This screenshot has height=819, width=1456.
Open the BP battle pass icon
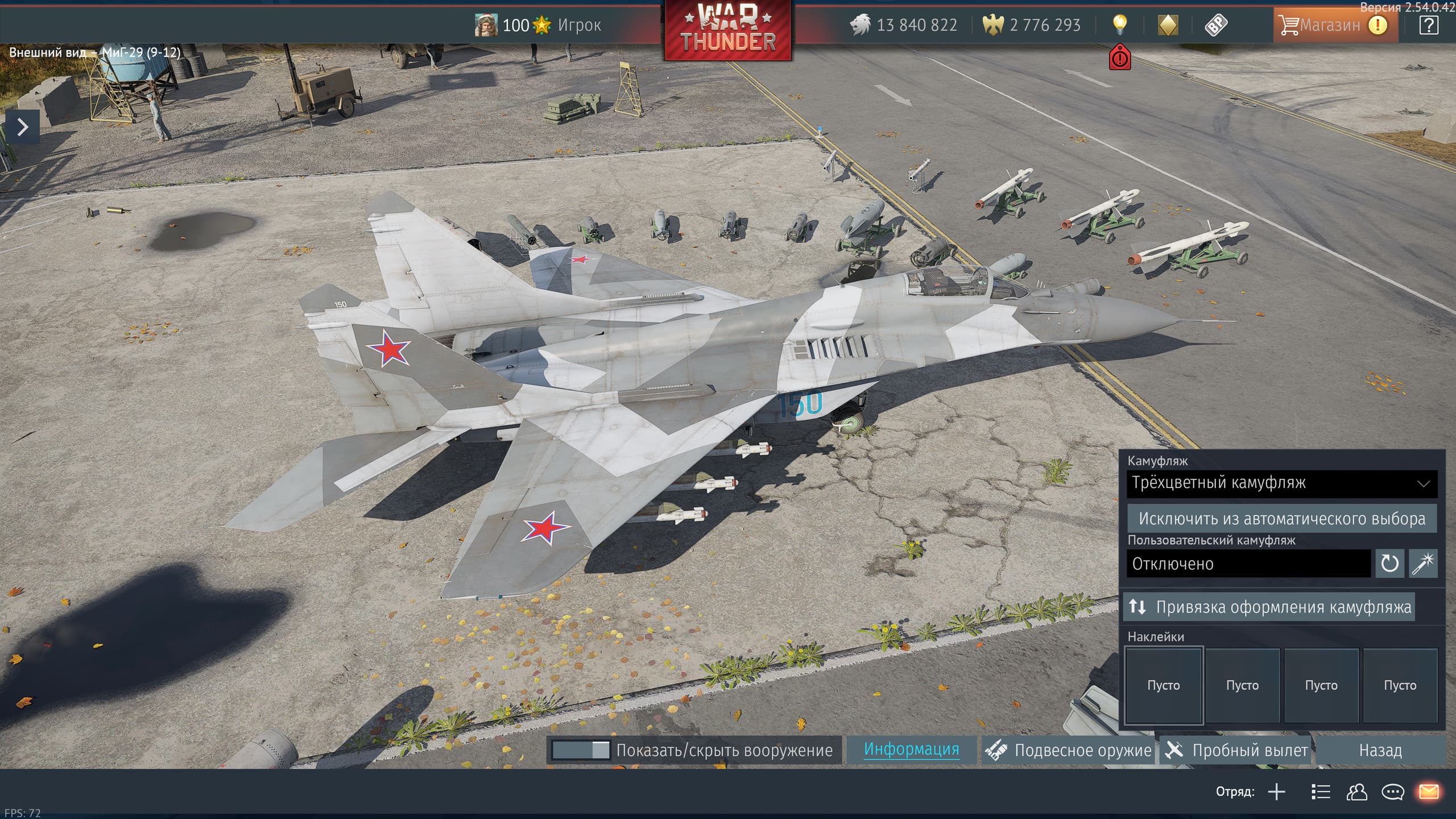tap(1216, 25)
